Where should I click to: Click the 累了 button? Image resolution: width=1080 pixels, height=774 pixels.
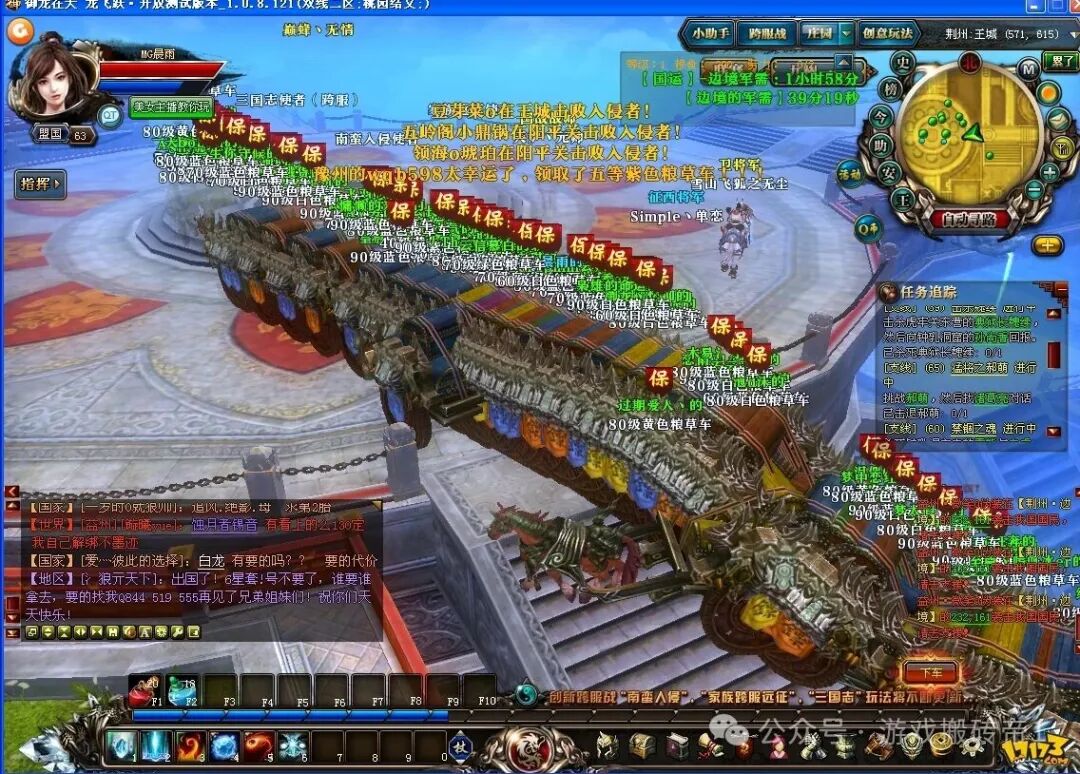(1060, 62)
